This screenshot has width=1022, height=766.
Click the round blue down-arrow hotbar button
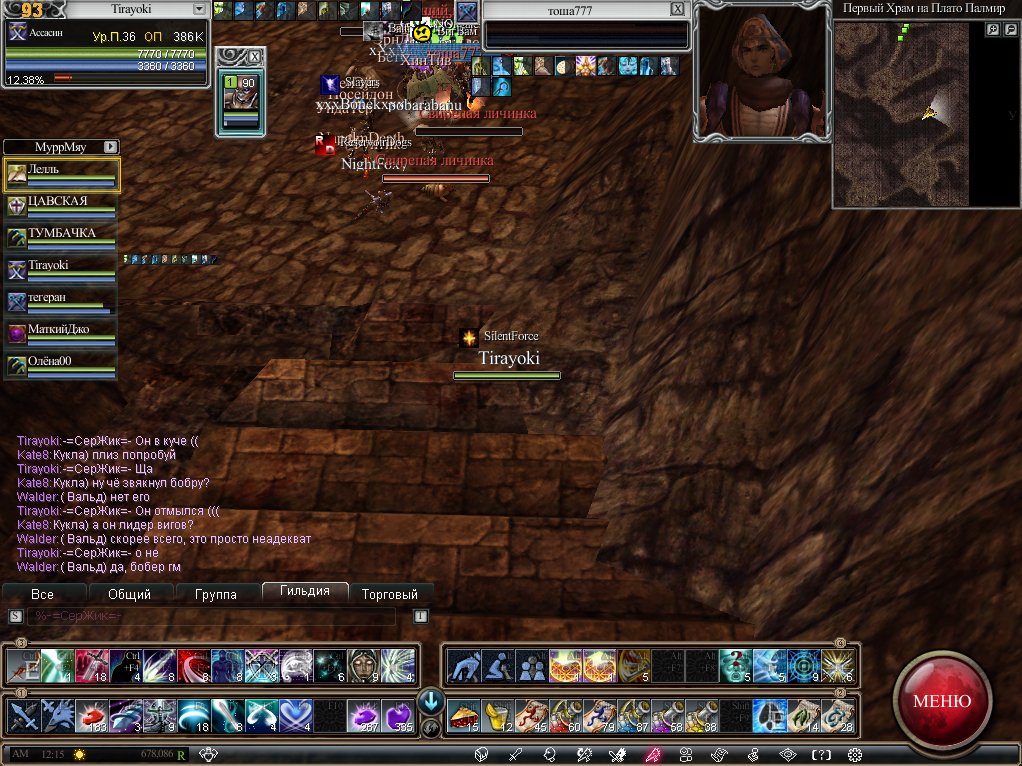click(431, 700)
